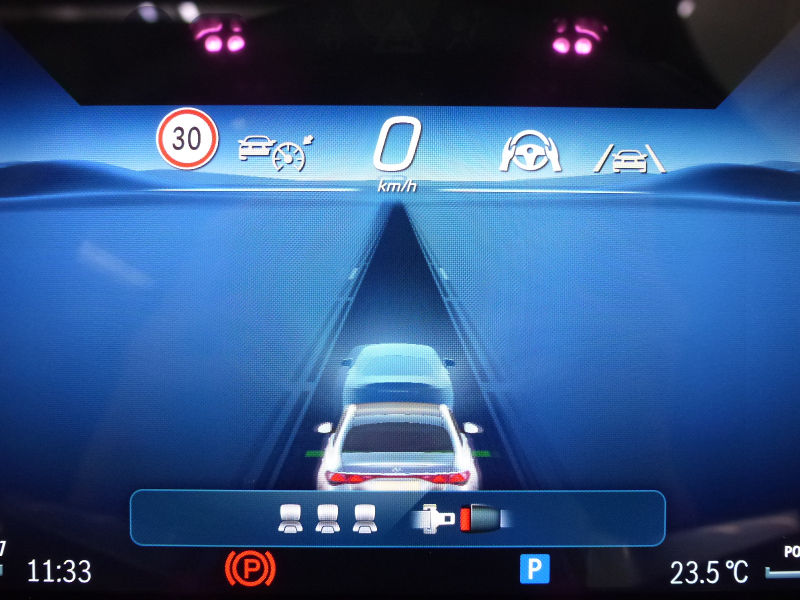Select the blue P gear indicator
Viewport: 800px width, 600px height.
[x=535, y=570]
